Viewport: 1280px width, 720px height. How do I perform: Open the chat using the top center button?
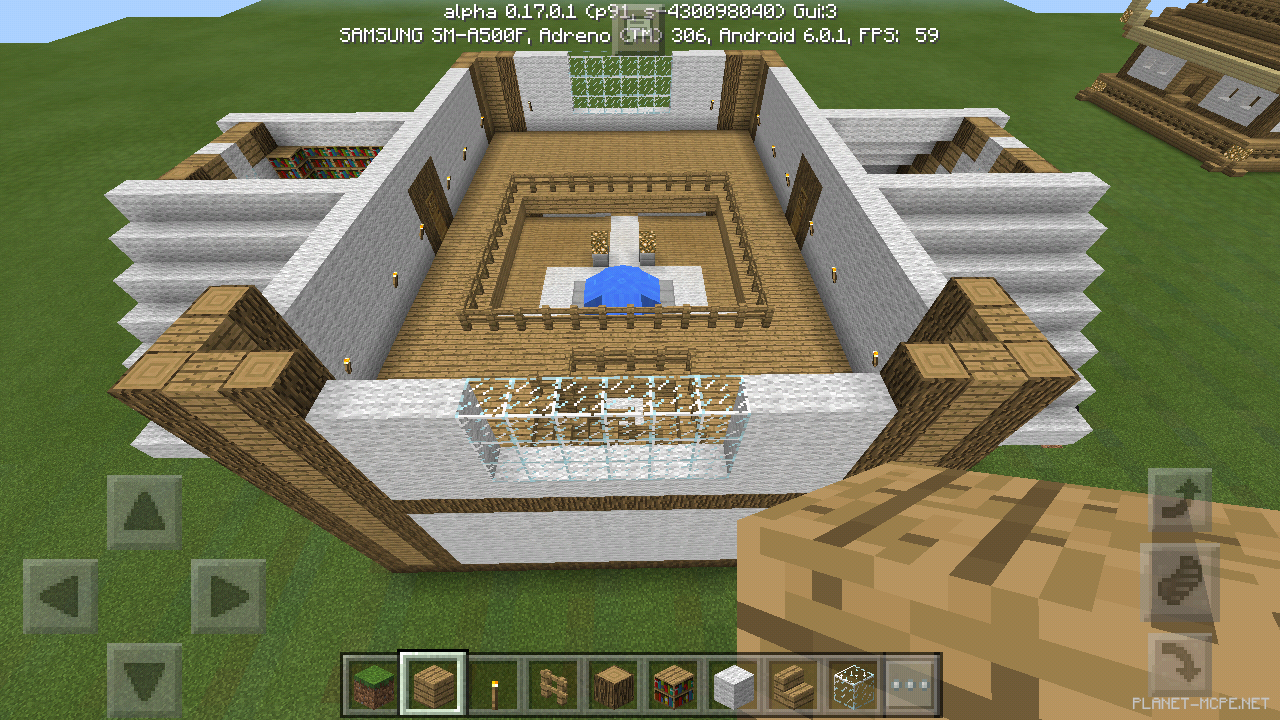(640, 30)
